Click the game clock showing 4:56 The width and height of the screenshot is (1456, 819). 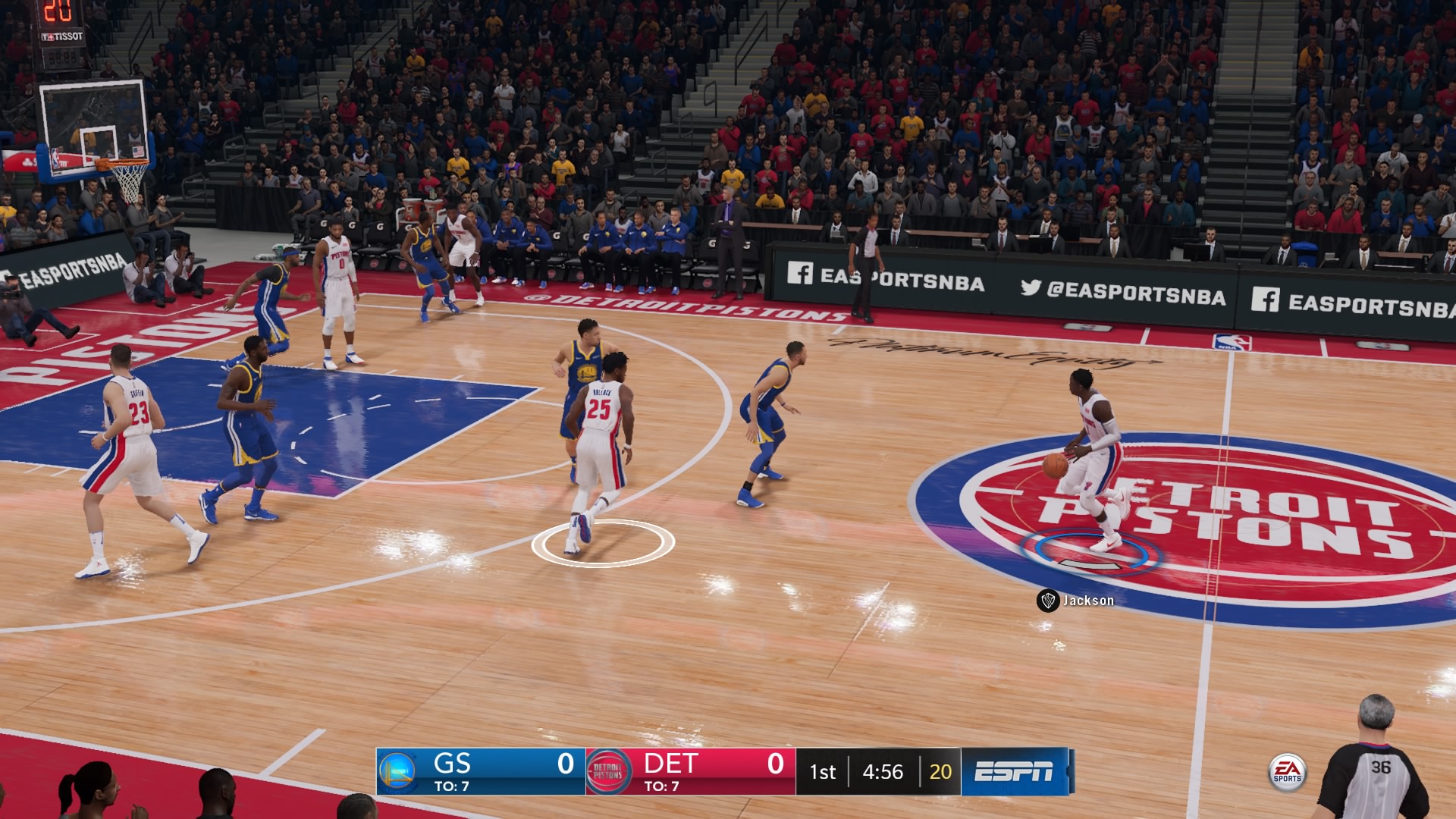coord(883,773)
